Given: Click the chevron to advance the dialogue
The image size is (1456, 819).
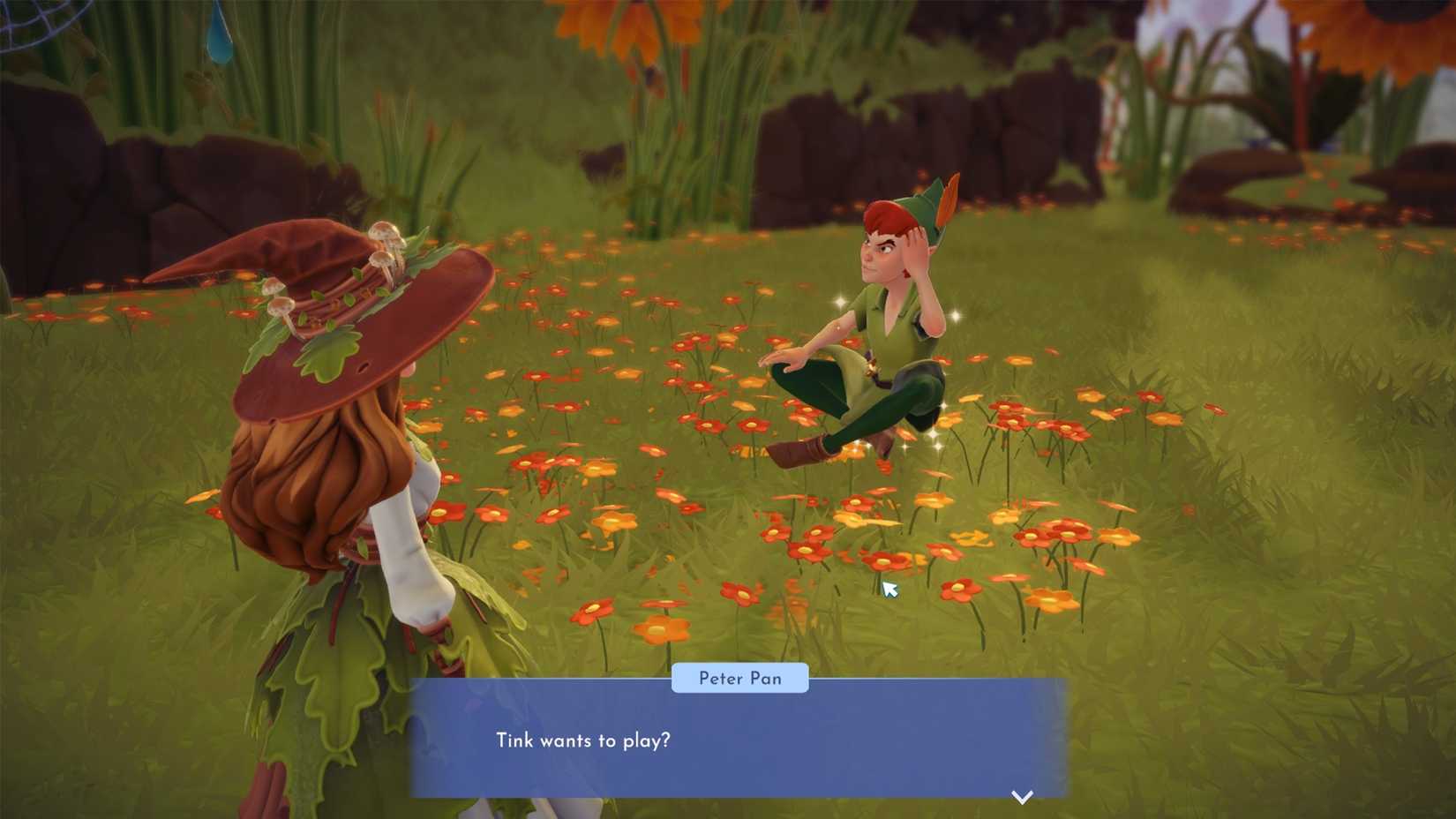Looking at the screenshot, I should (1023, 795).
